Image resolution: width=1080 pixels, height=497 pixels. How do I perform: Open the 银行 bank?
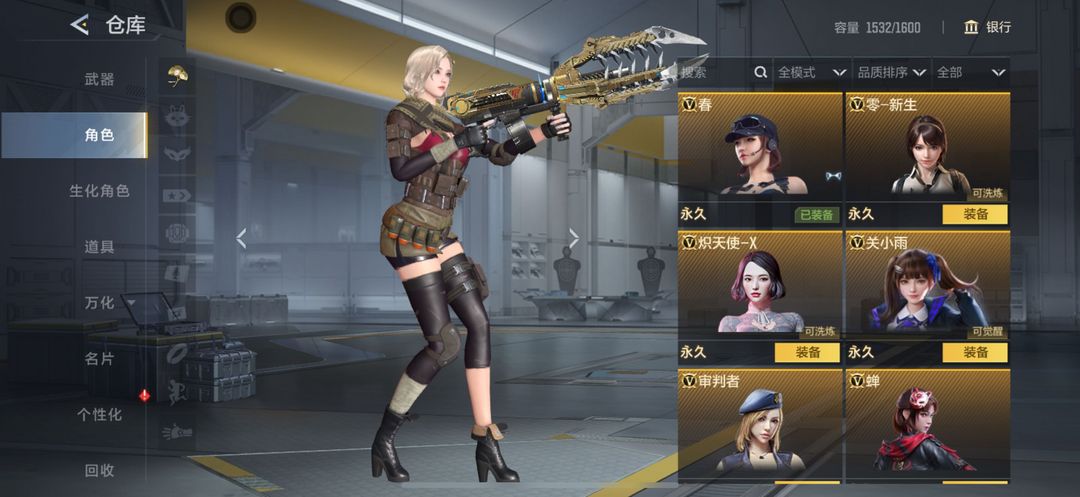click(x=987, y=27)
